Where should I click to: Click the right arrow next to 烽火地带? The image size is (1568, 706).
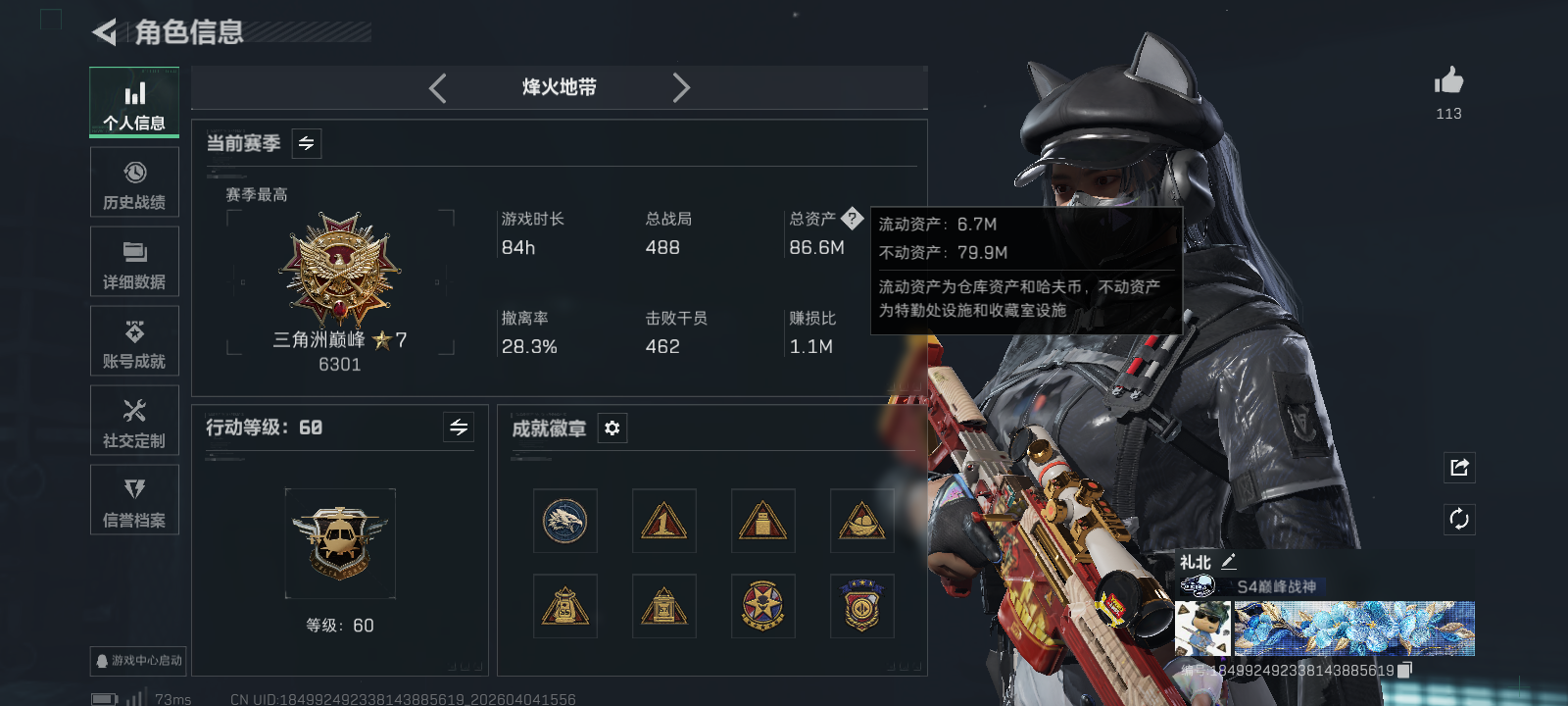pyautogui.click(x=682, y=87)
